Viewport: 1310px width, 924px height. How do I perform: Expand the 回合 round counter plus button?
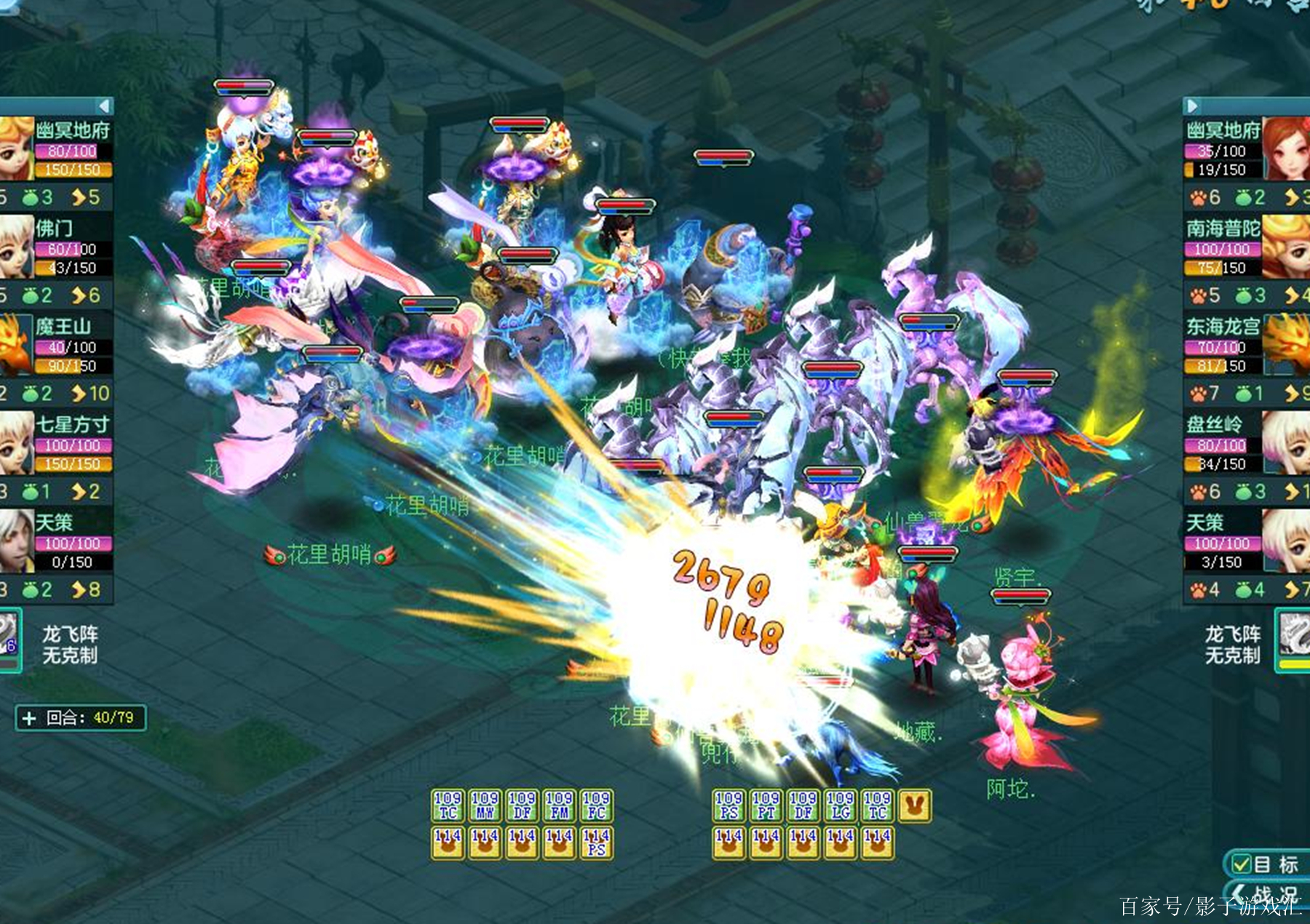[x=29, y=718]
